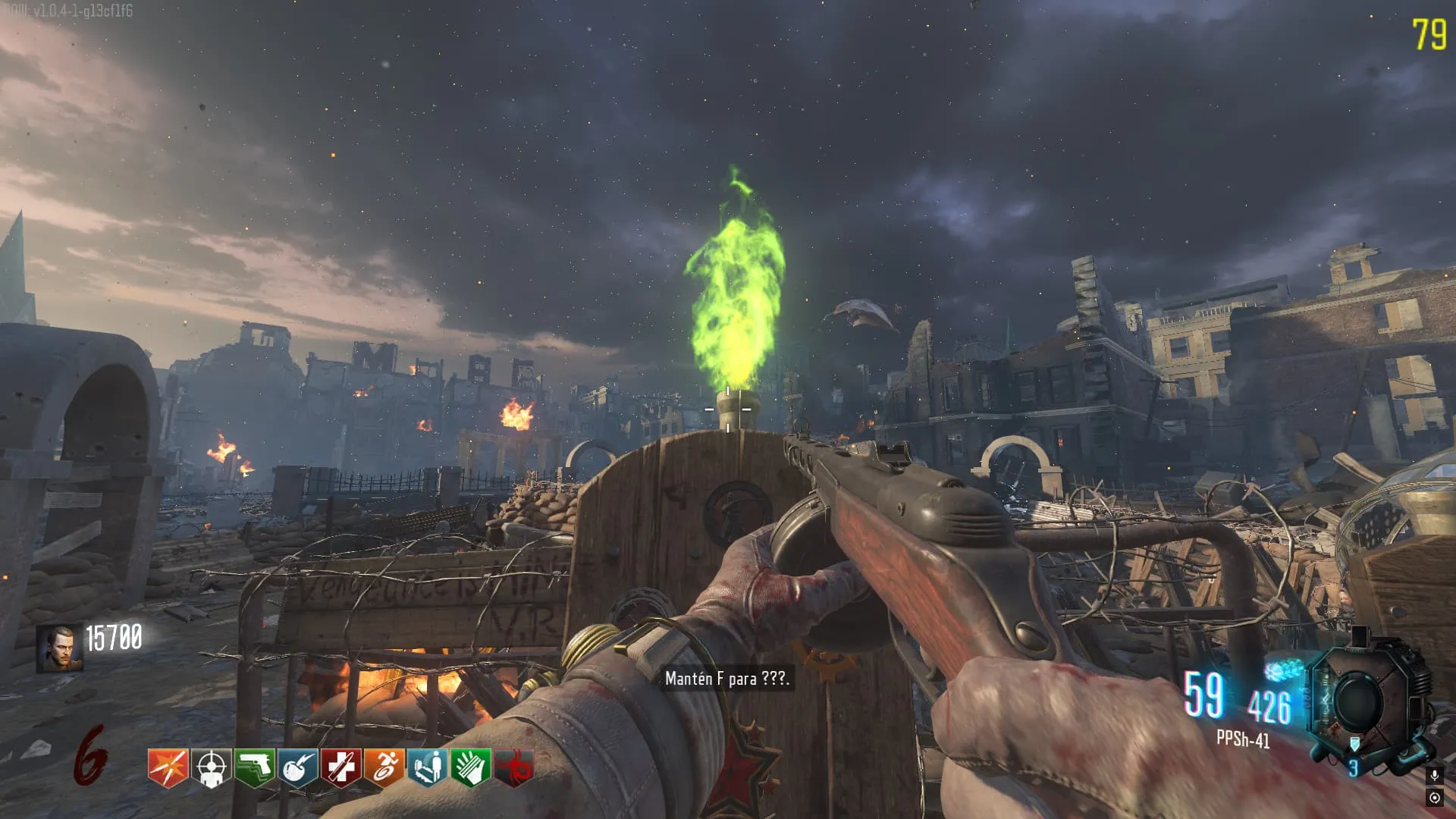The width and height of the screenshot is (1456, 819).
Task: Click the red spider Widow's Wine perk icon
Action: [513, 767]
